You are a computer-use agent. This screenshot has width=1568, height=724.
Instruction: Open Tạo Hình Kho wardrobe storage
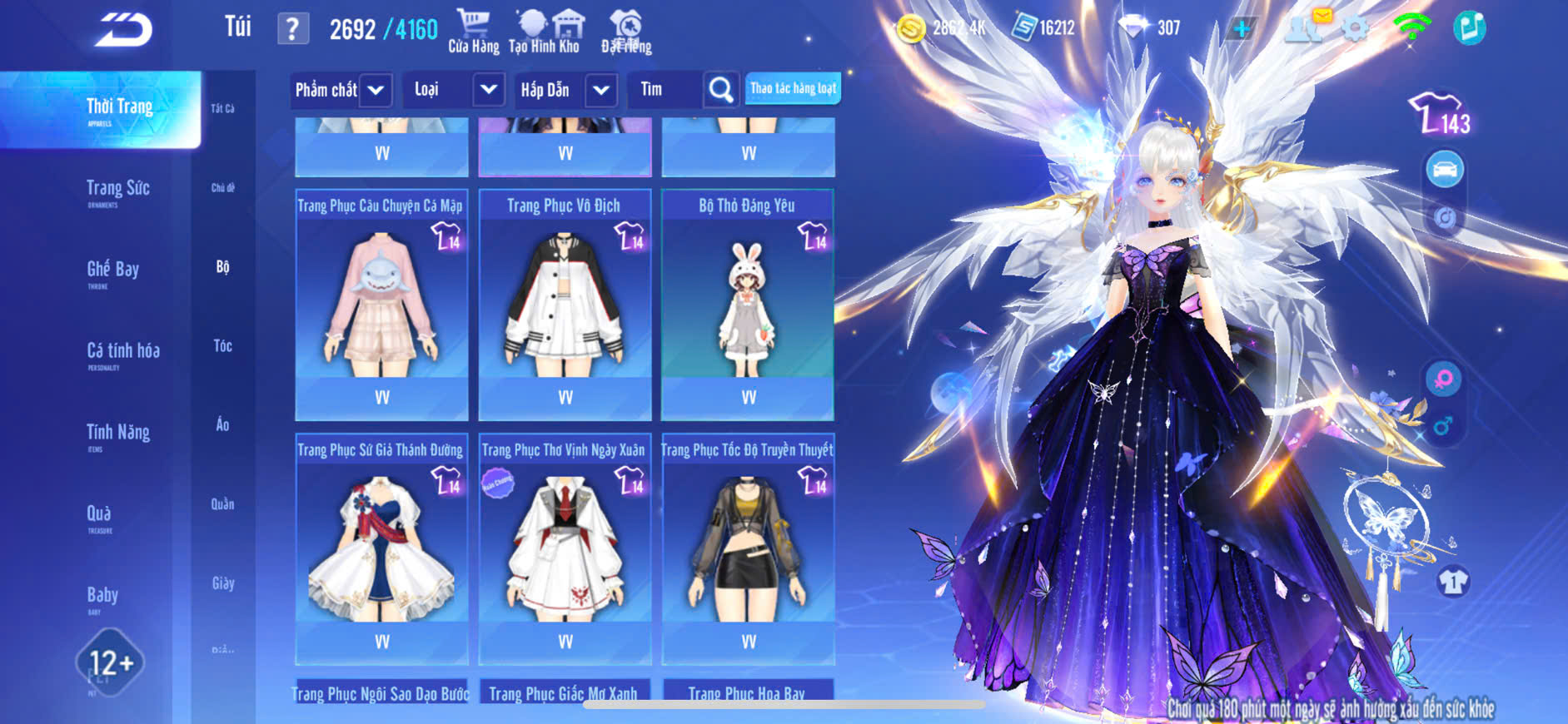point(545,33)
